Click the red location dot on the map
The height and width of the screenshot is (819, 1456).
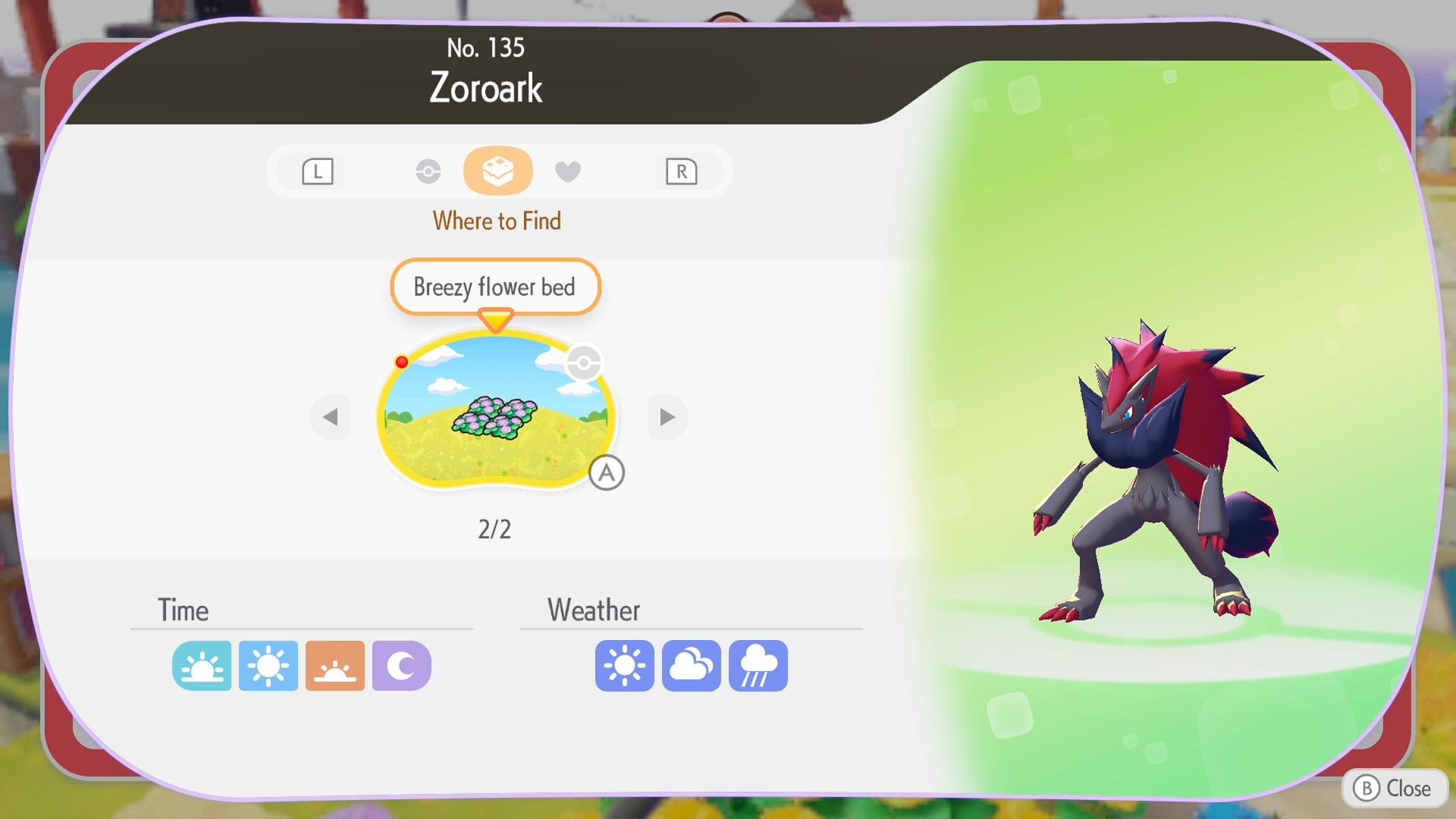point(401,362)
